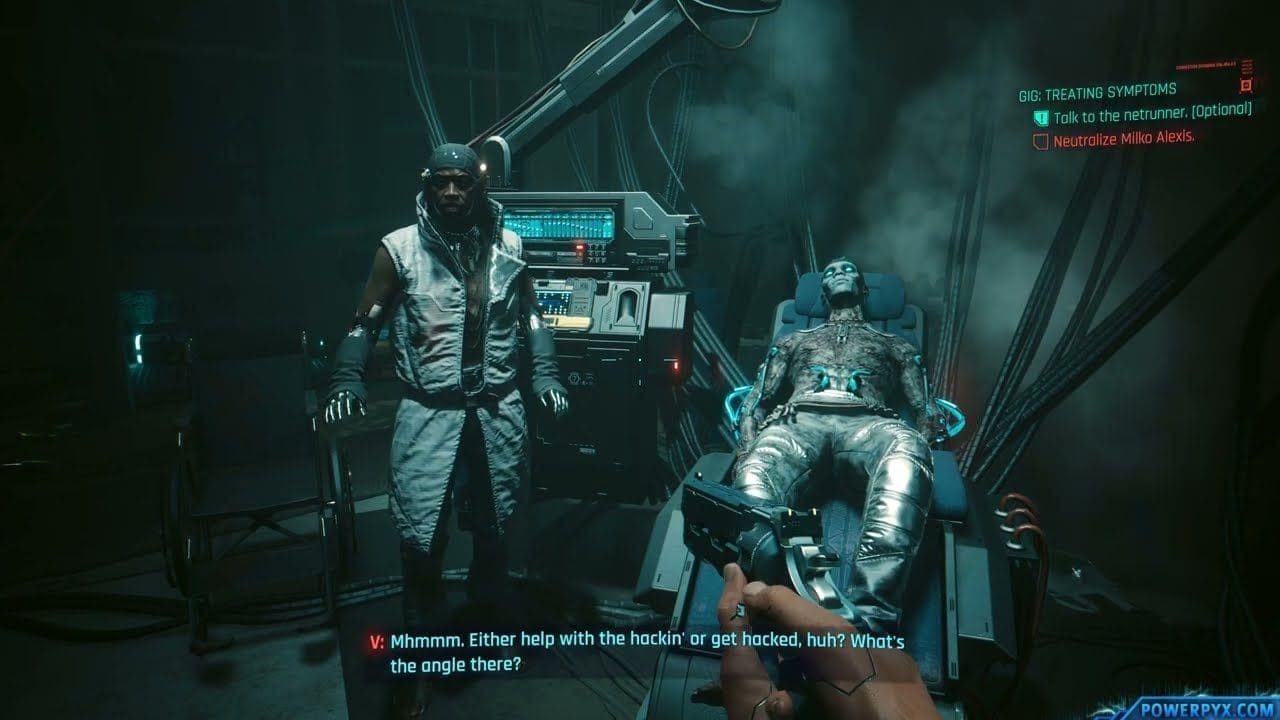Screen dimensions: 1280x720
Task: Click the Neutralize Milko Alexis objective text
Action: click(x=1125, y=139)
